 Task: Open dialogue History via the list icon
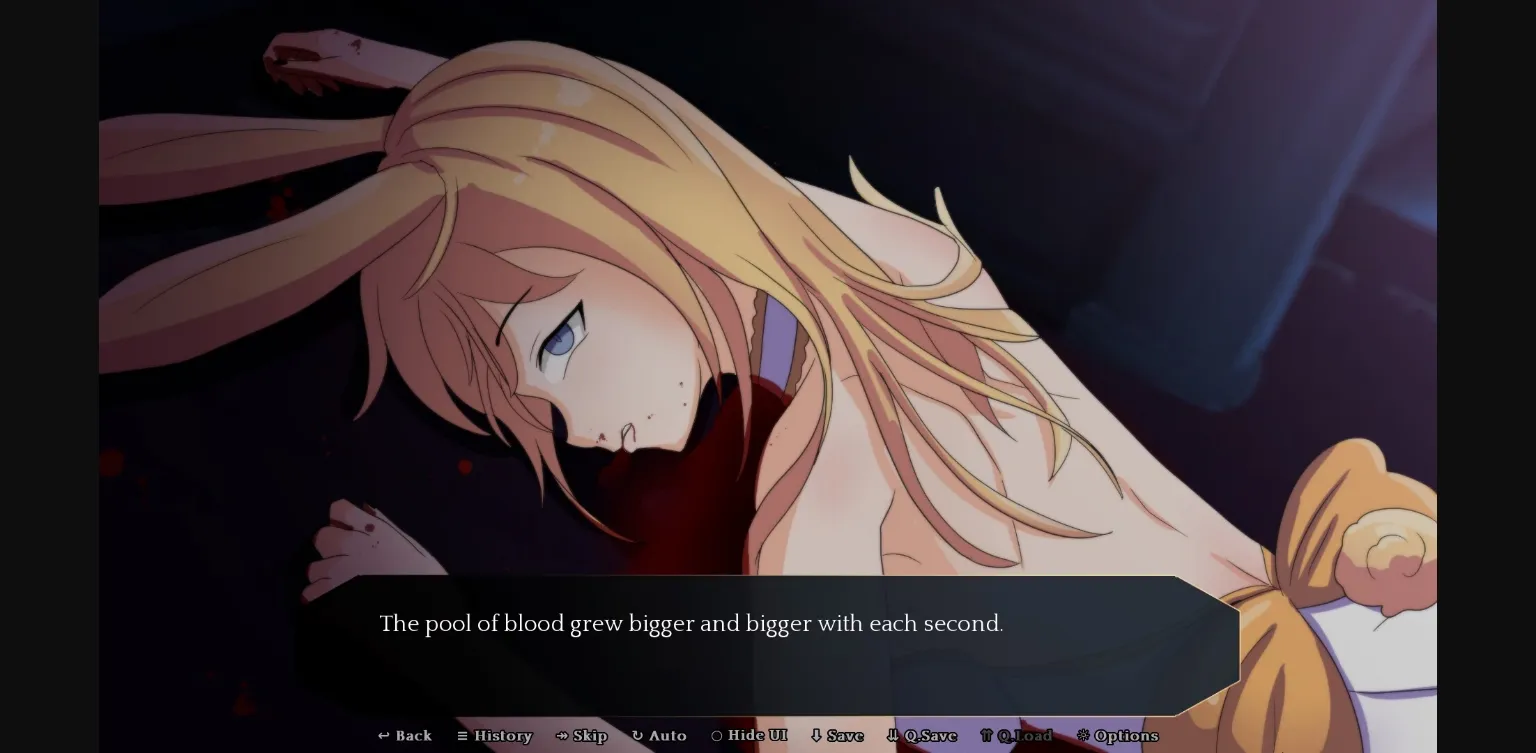coord(463,736)
